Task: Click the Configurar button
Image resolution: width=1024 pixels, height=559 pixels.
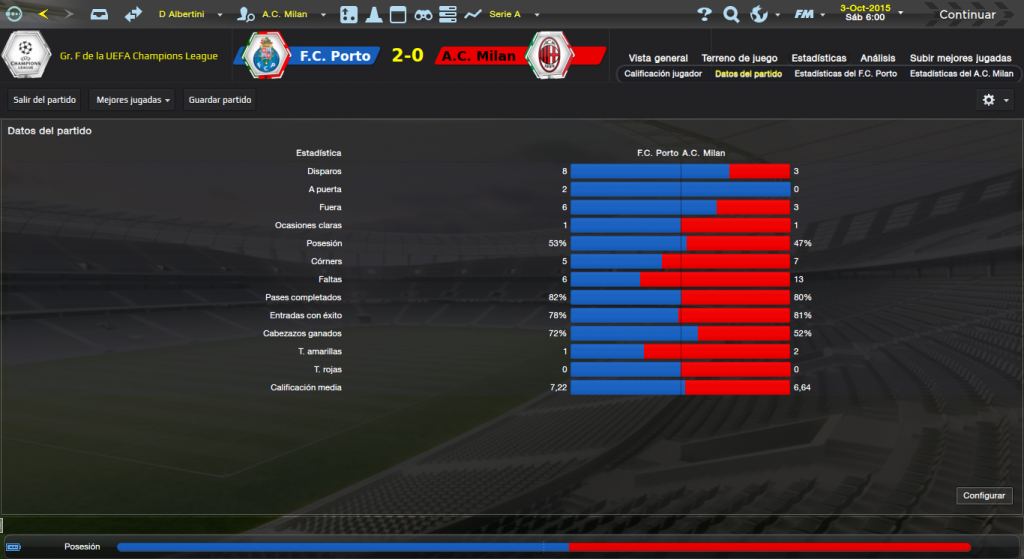Action: (x=986, y=496)
